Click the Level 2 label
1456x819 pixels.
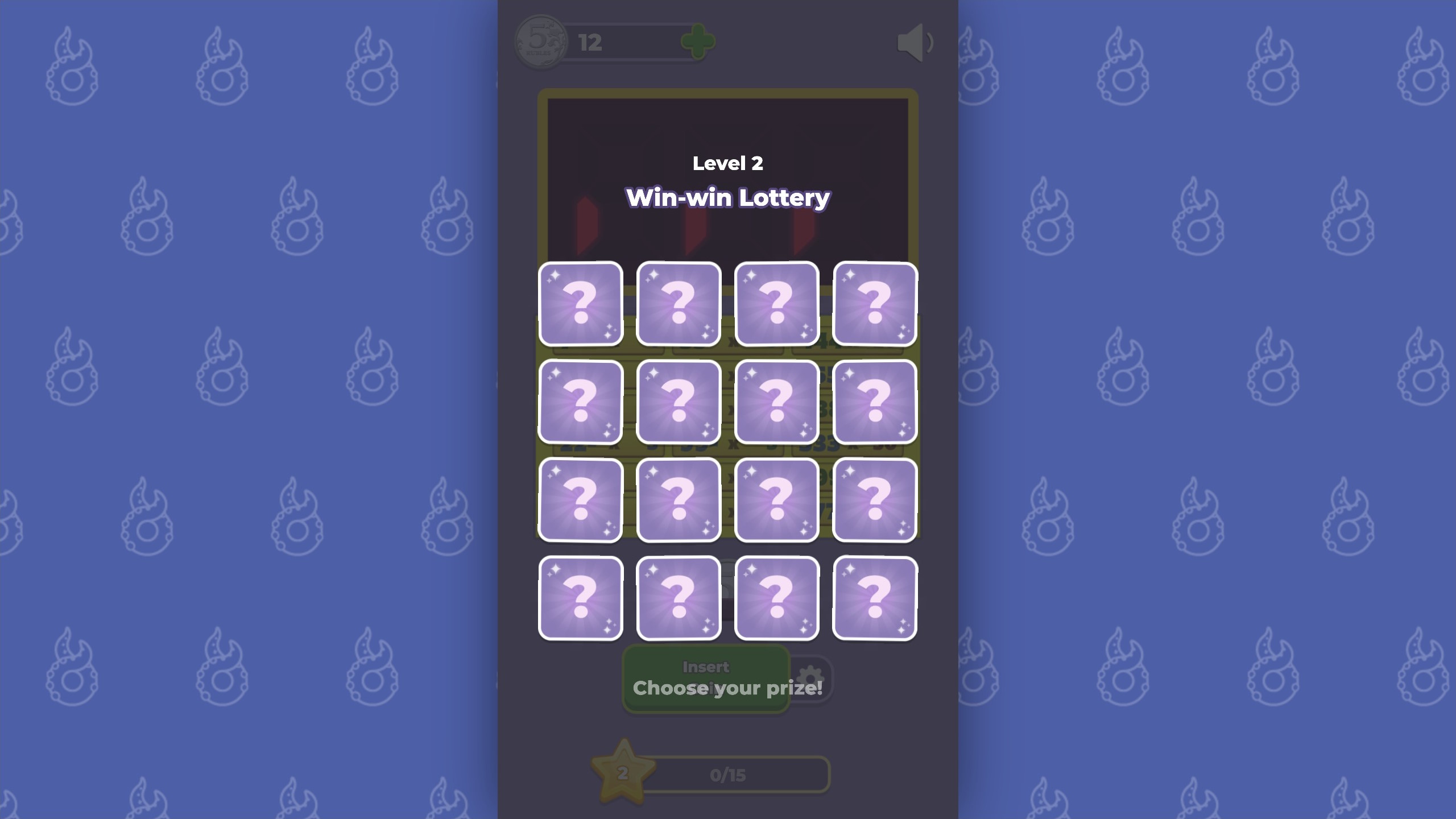coord(728,164)
